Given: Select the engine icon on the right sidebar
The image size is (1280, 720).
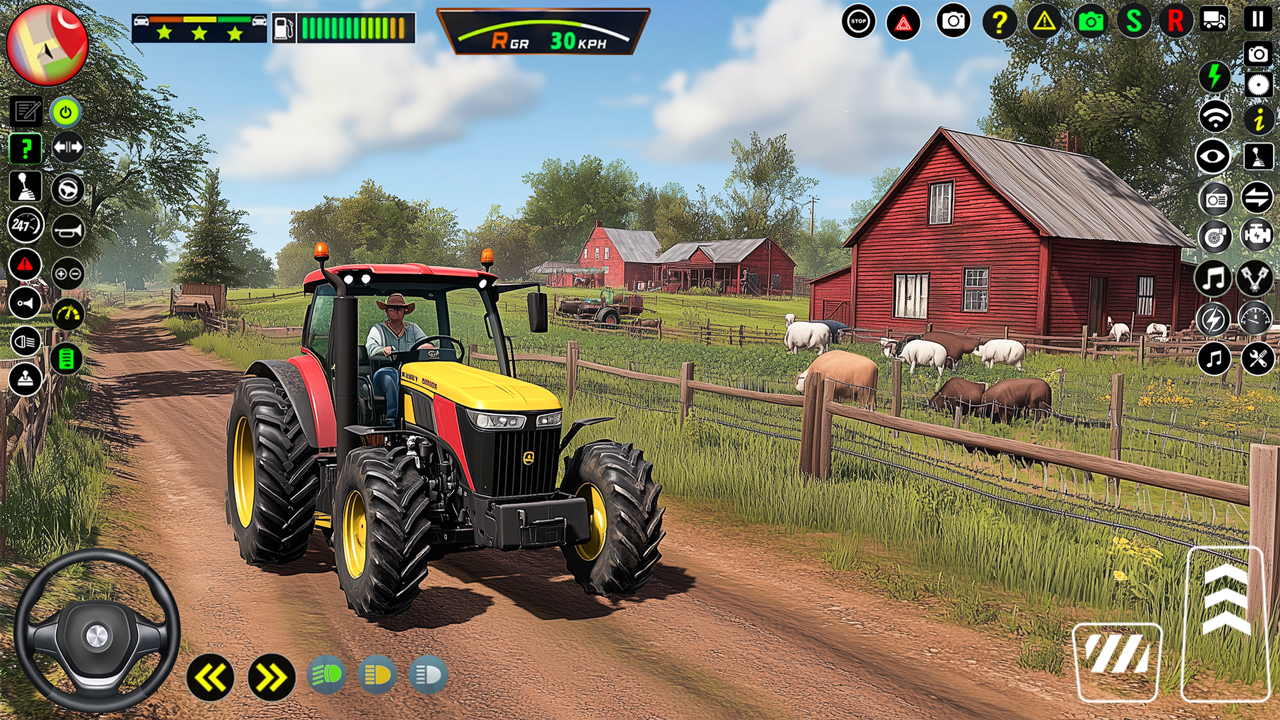Looking at the screenshot, I should click(1255, 234).
